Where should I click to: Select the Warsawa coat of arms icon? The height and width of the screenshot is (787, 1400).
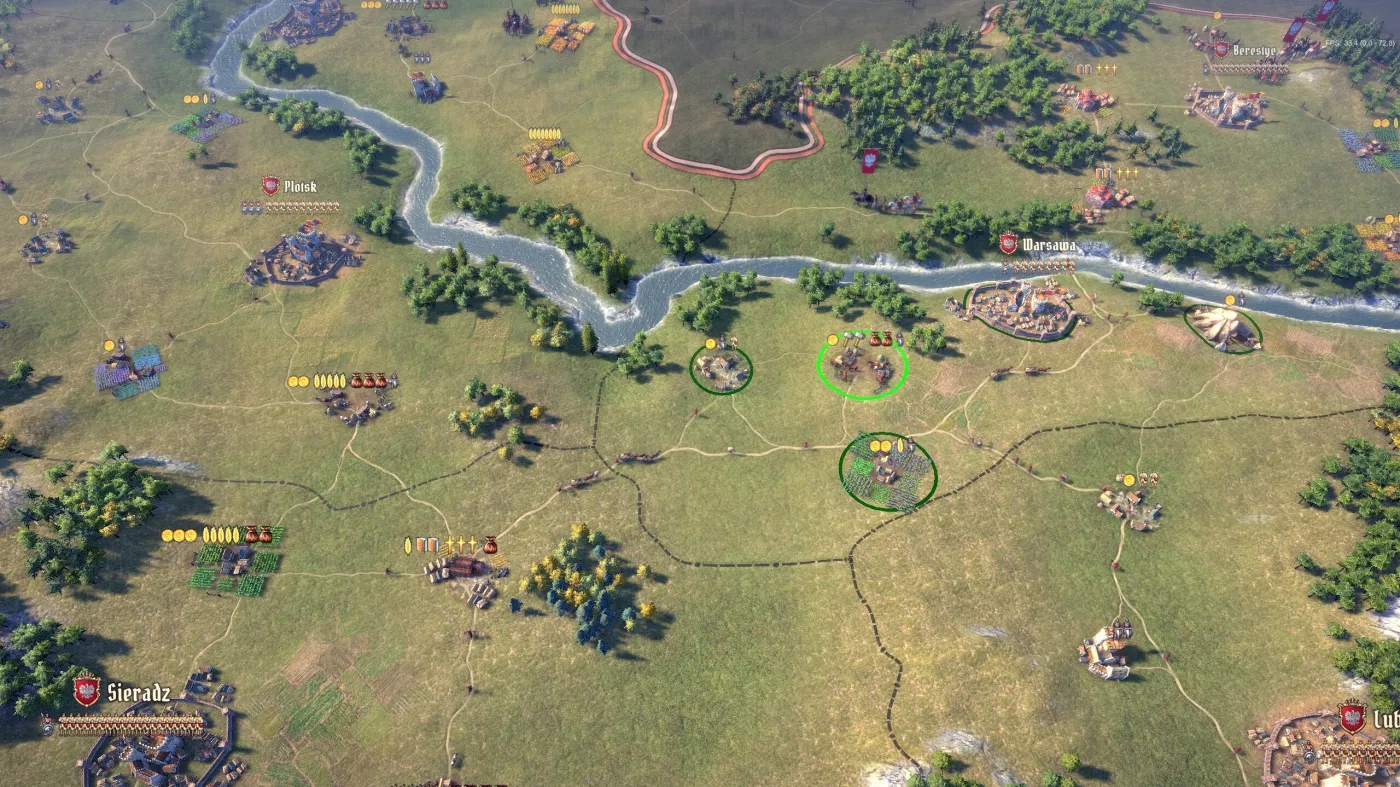[x=1008, y=244]
